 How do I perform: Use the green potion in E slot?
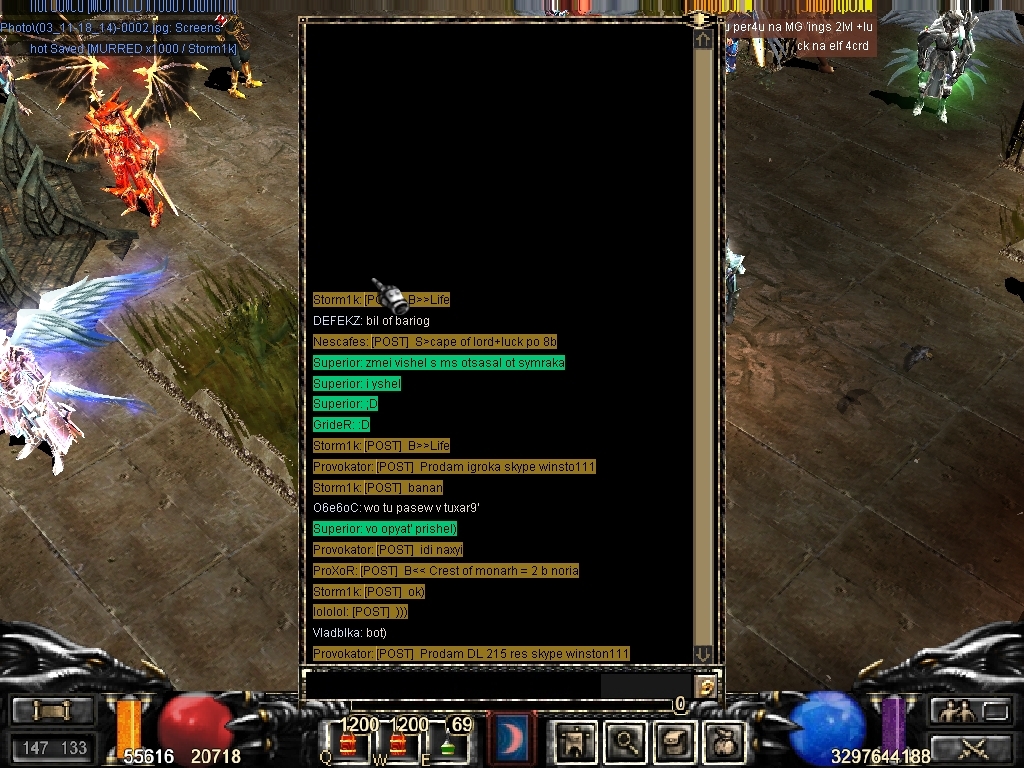448,744
